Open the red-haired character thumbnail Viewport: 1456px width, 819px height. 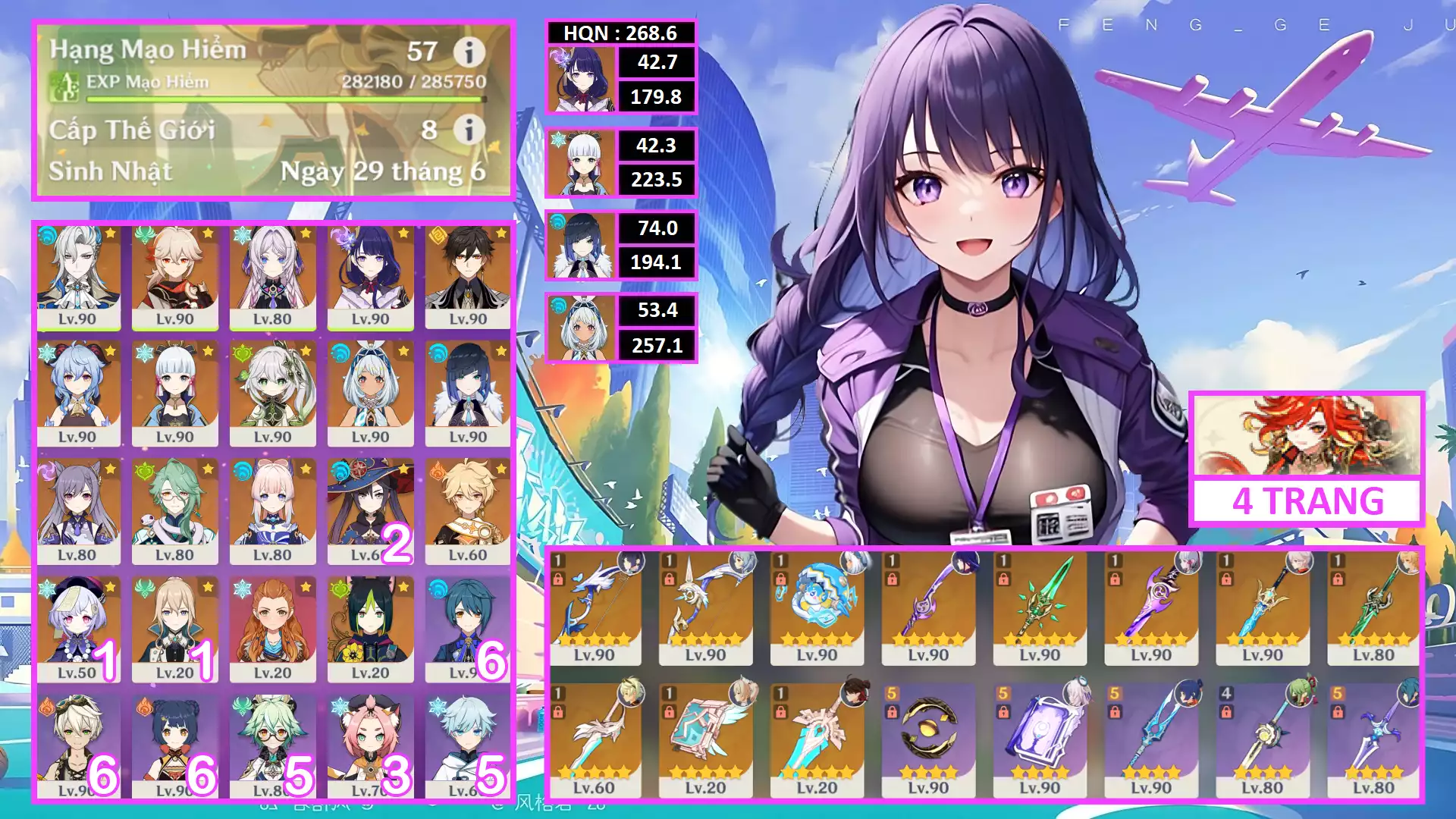[x=1307, y=436]
